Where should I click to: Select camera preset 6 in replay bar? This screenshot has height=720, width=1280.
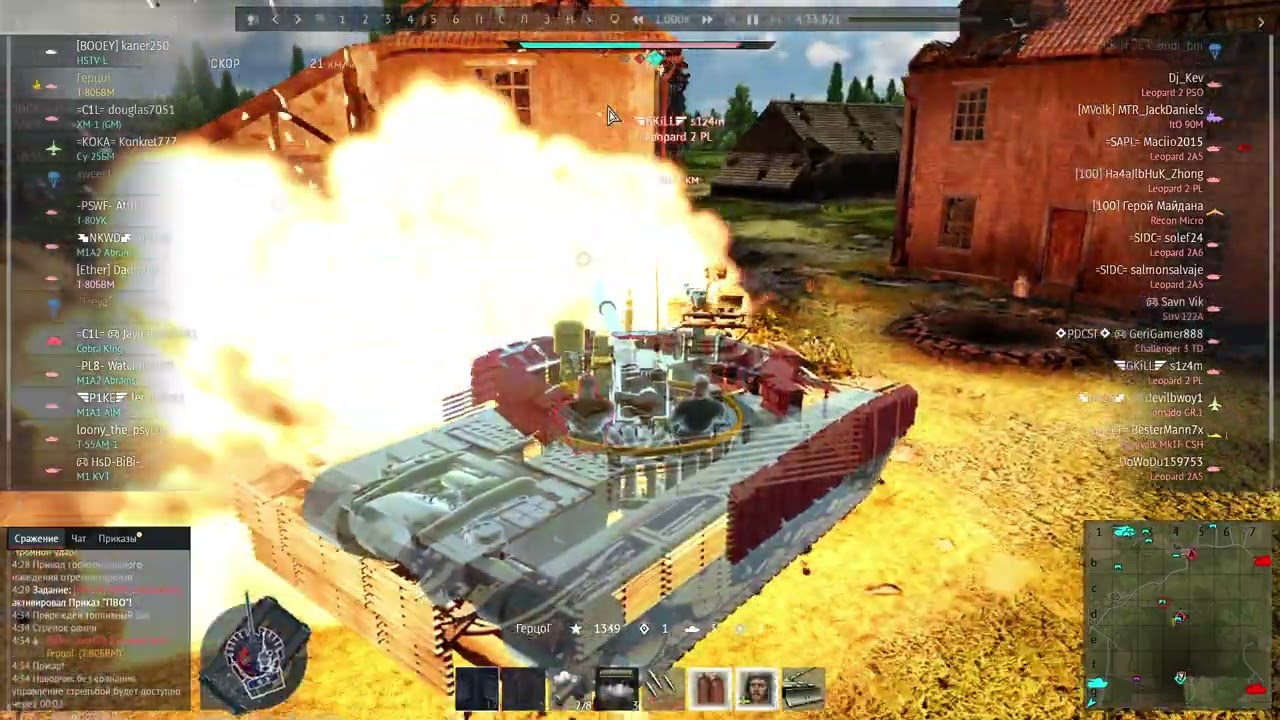coord(456,19)
